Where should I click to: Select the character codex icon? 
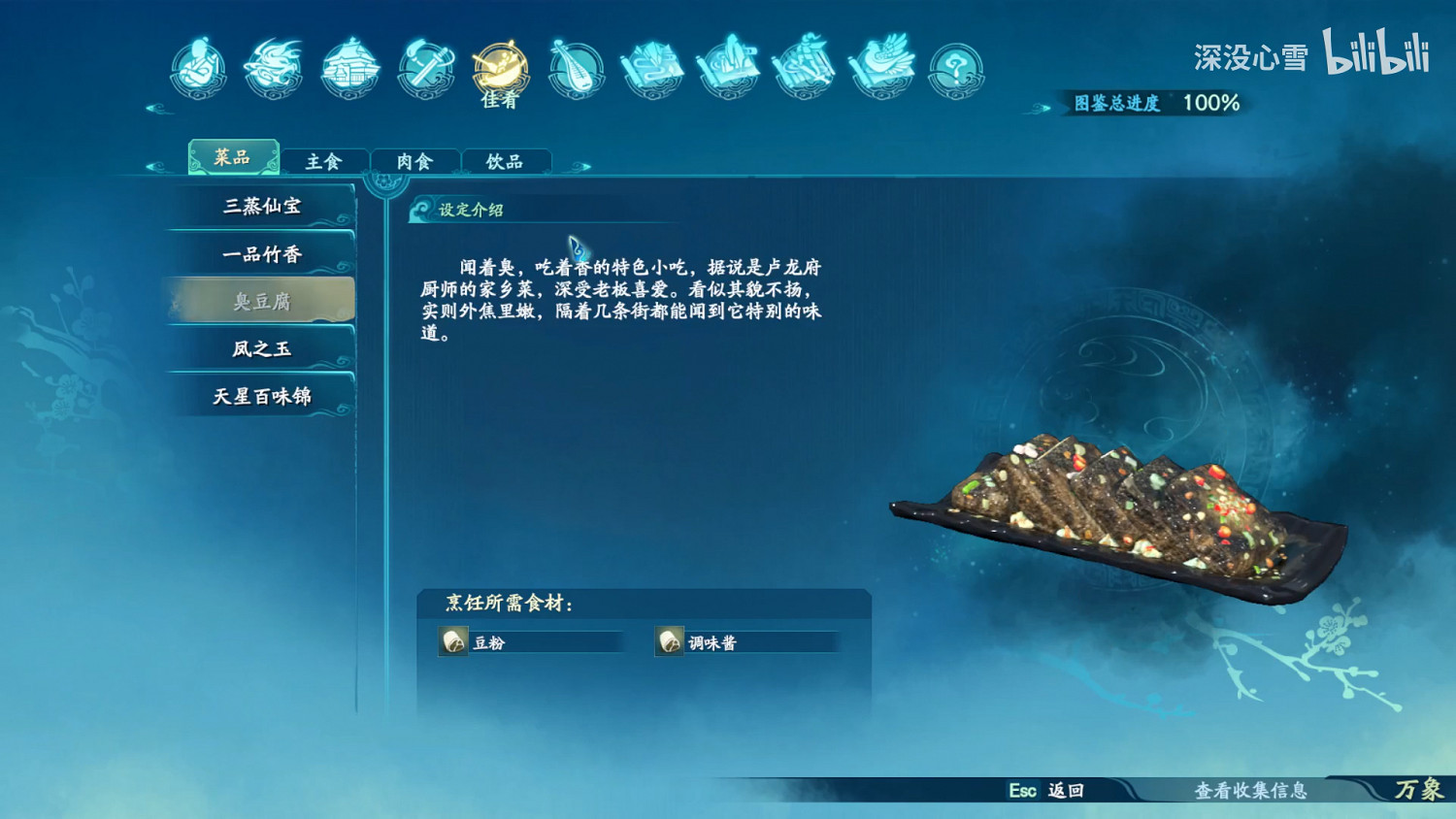point(197,68)
